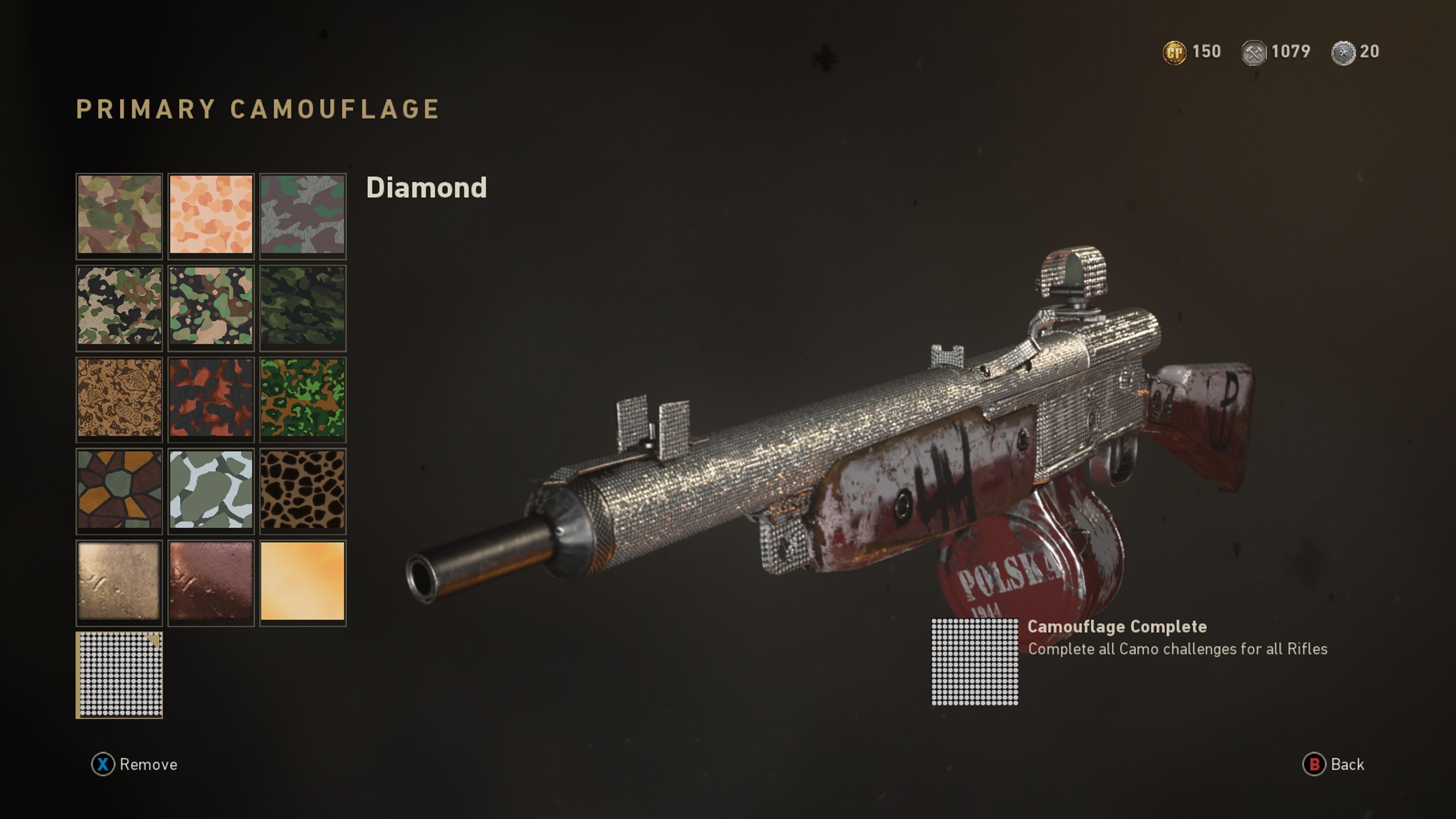Select the top-left splinter camouflage

pos(119,217)
